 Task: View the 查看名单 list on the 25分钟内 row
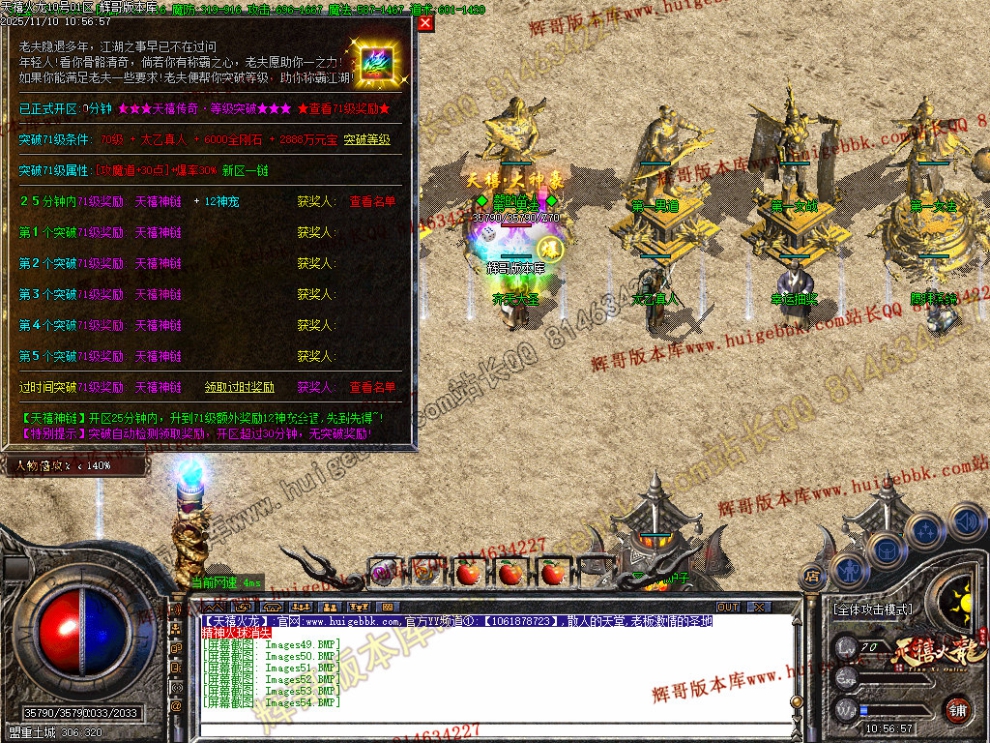tap(372, 201)
